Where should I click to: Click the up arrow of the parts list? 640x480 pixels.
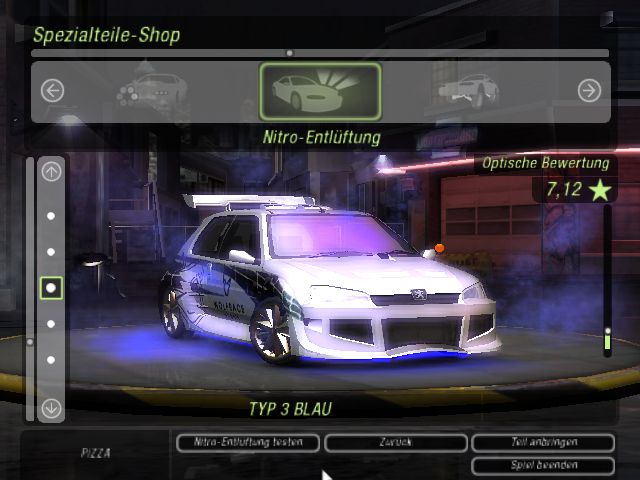[x=51, y=171]
